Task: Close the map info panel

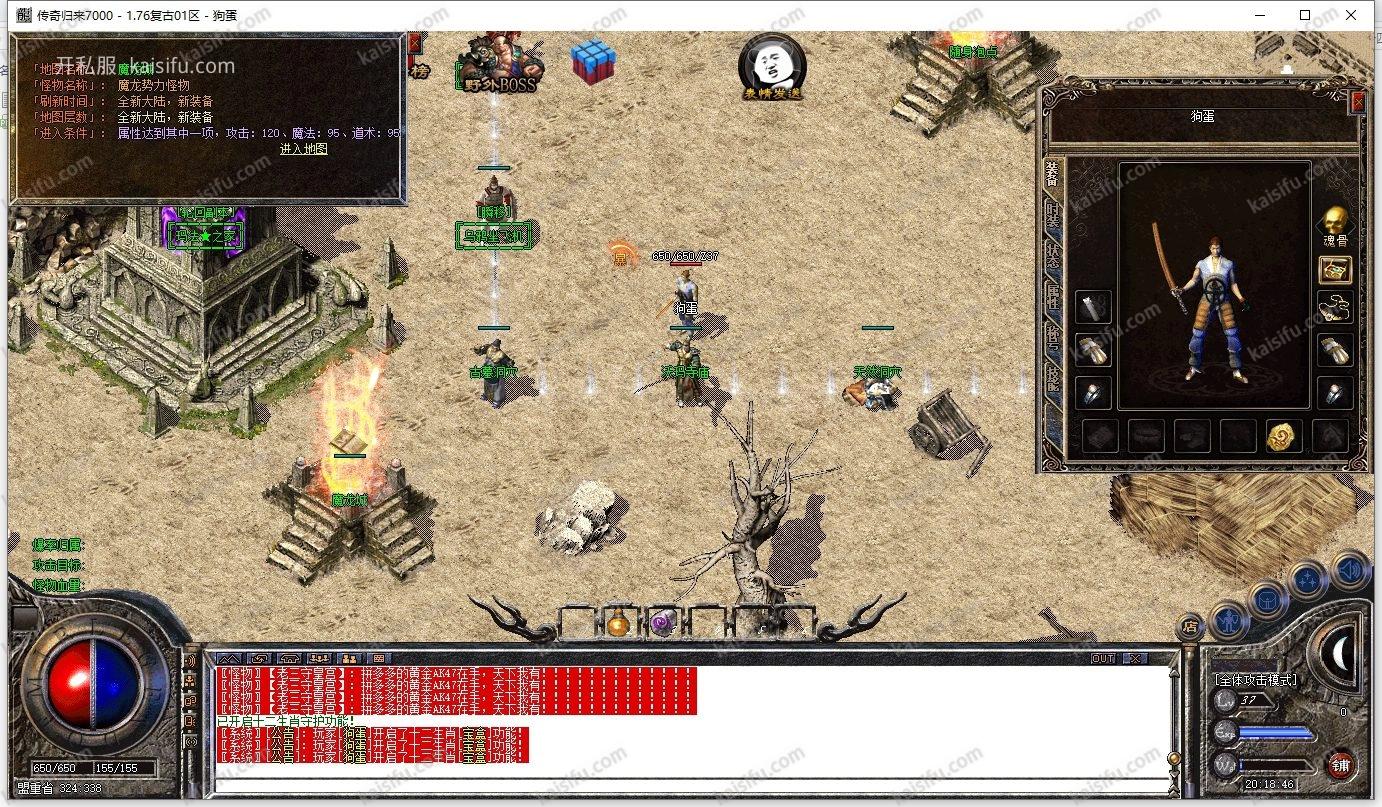Action: (x=414, y=43)
